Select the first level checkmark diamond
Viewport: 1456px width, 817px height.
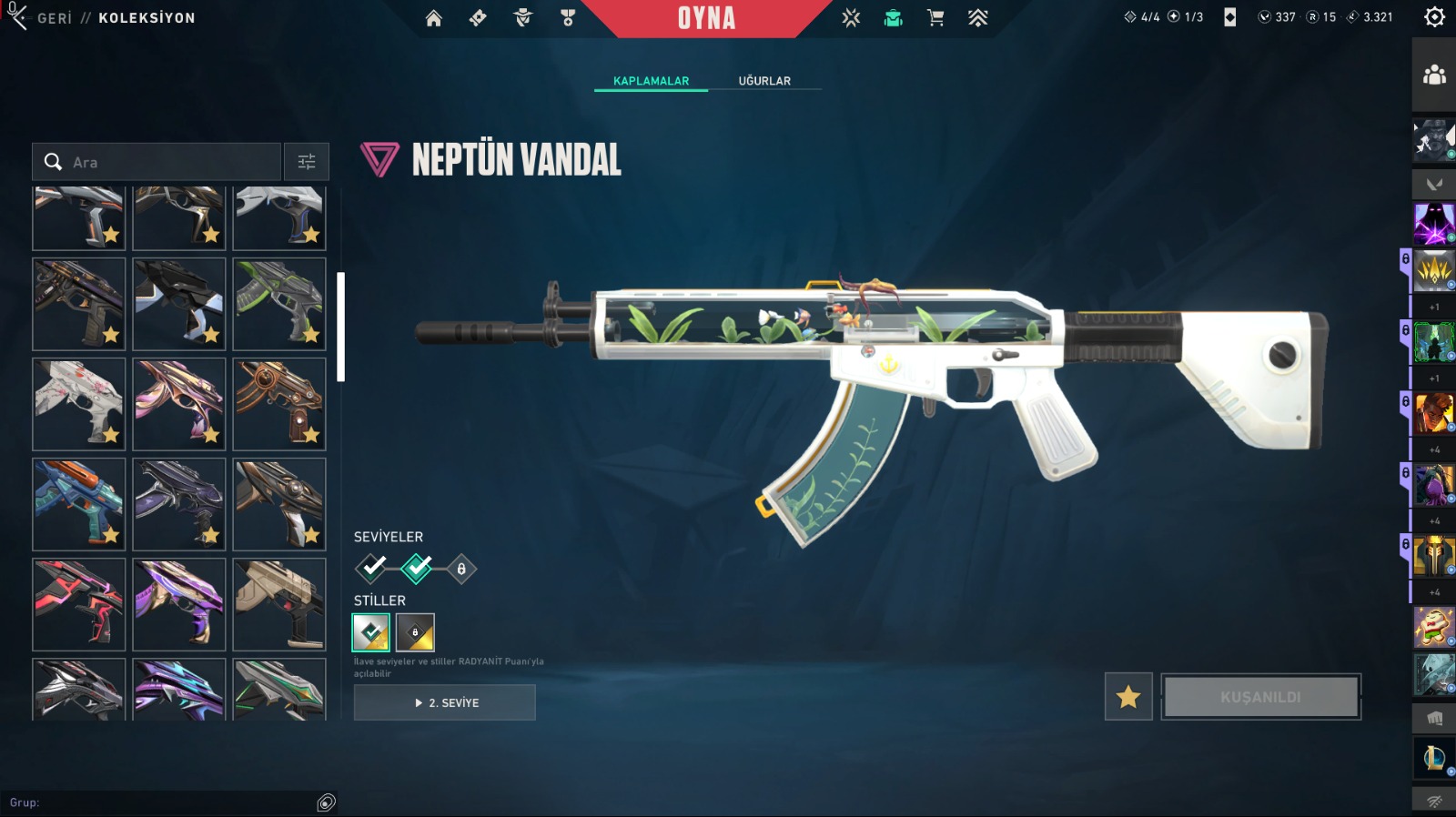tap(372, 569)
